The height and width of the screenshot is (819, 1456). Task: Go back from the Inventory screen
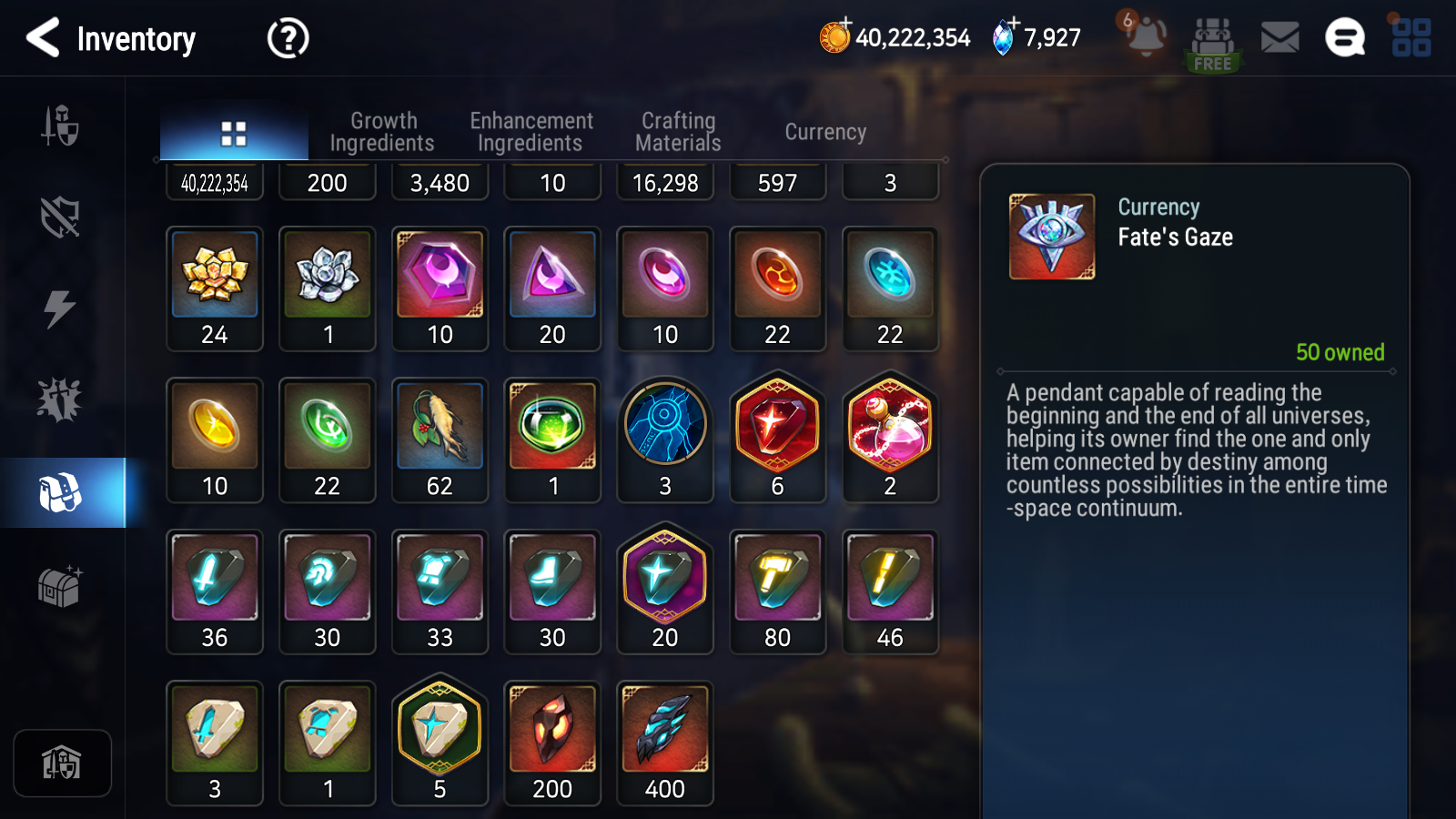tap(43, 38)
